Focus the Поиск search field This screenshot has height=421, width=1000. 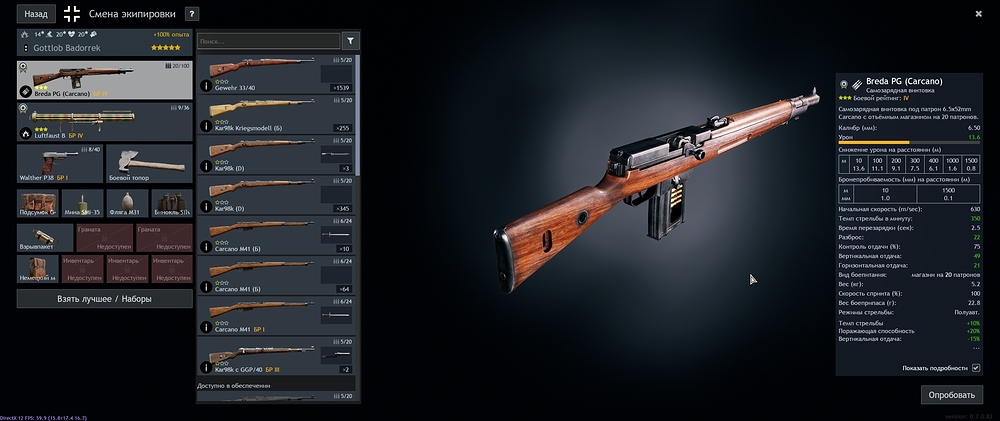click(x=268, y=41)
